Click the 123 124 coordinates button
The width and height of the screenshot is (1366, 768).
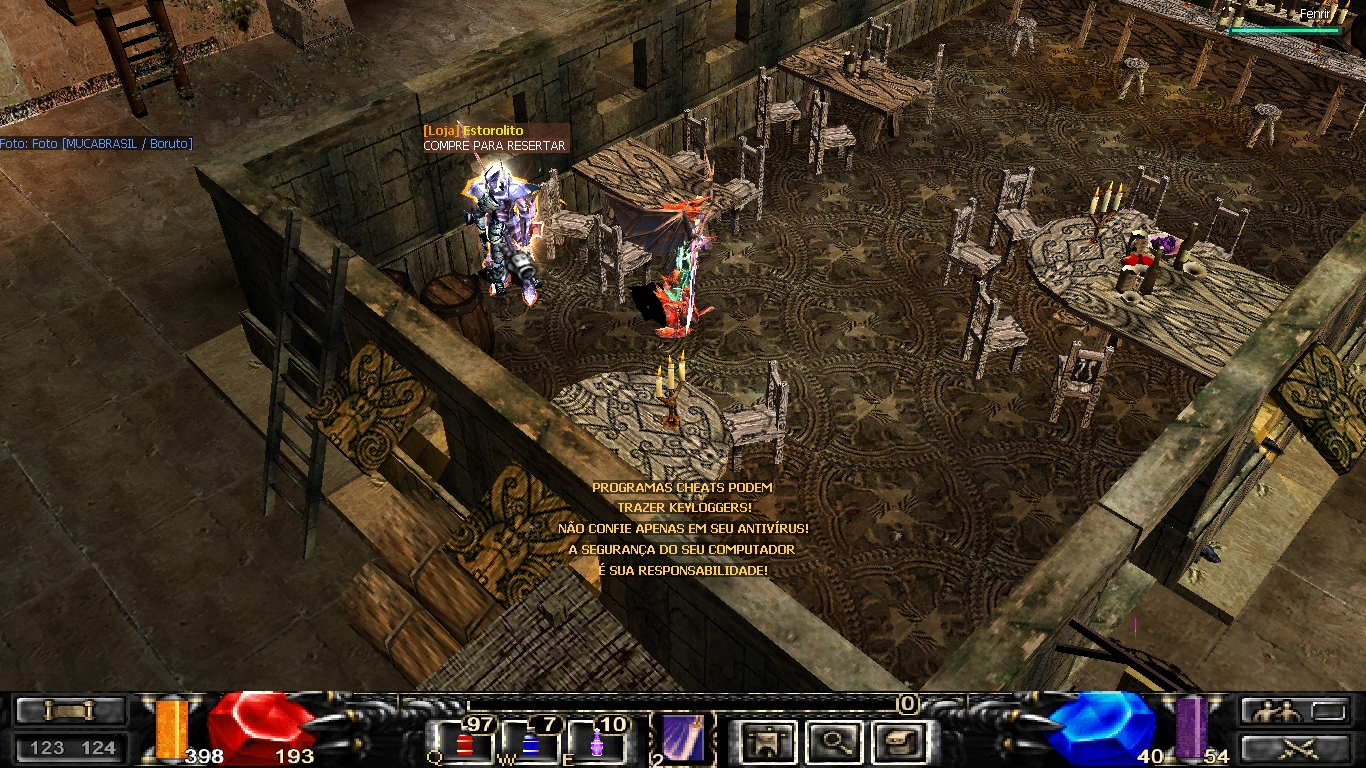coord(72,747)
